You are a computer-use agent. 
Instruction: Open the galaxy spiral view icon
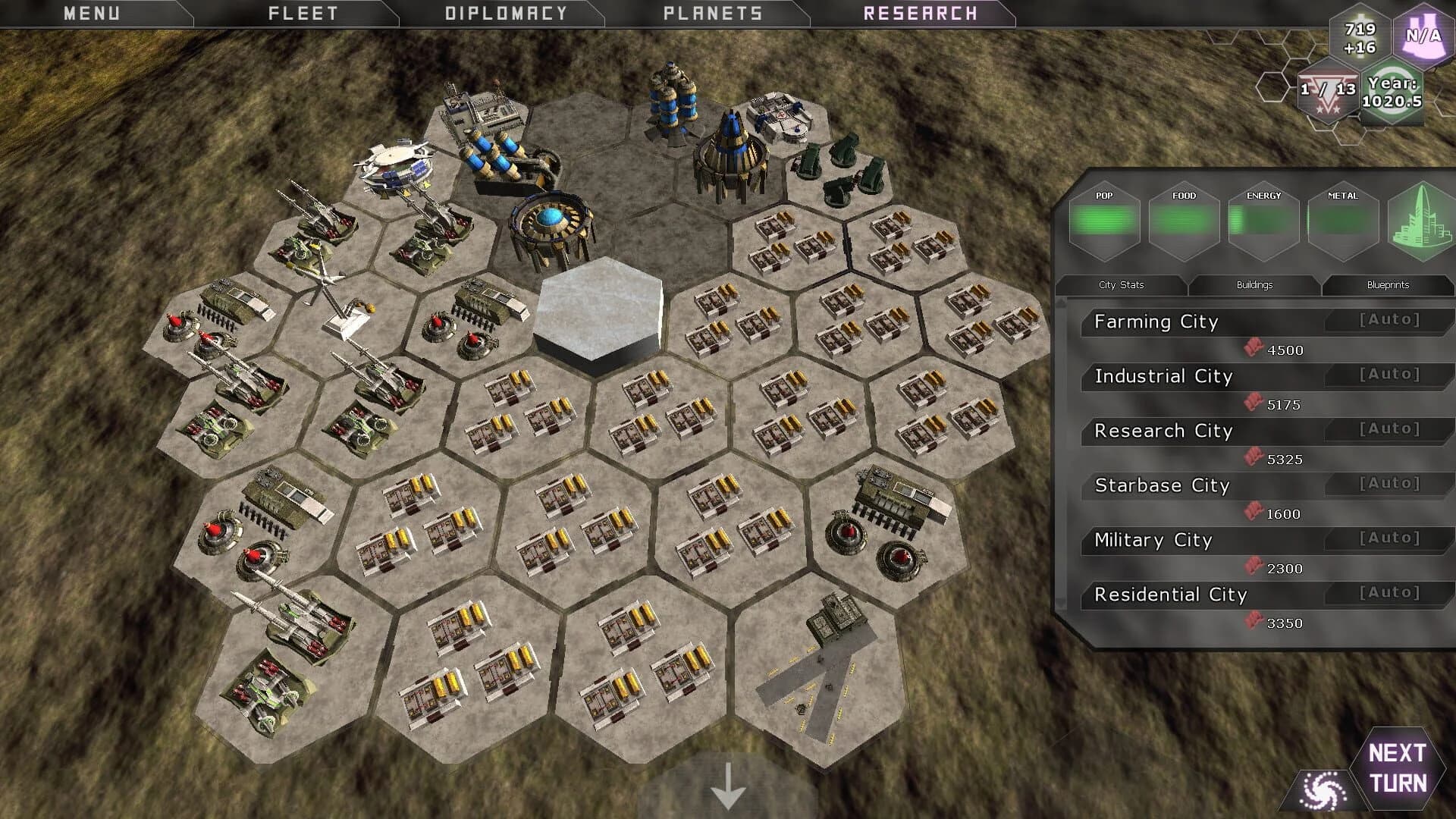(x=1323, y=790)
